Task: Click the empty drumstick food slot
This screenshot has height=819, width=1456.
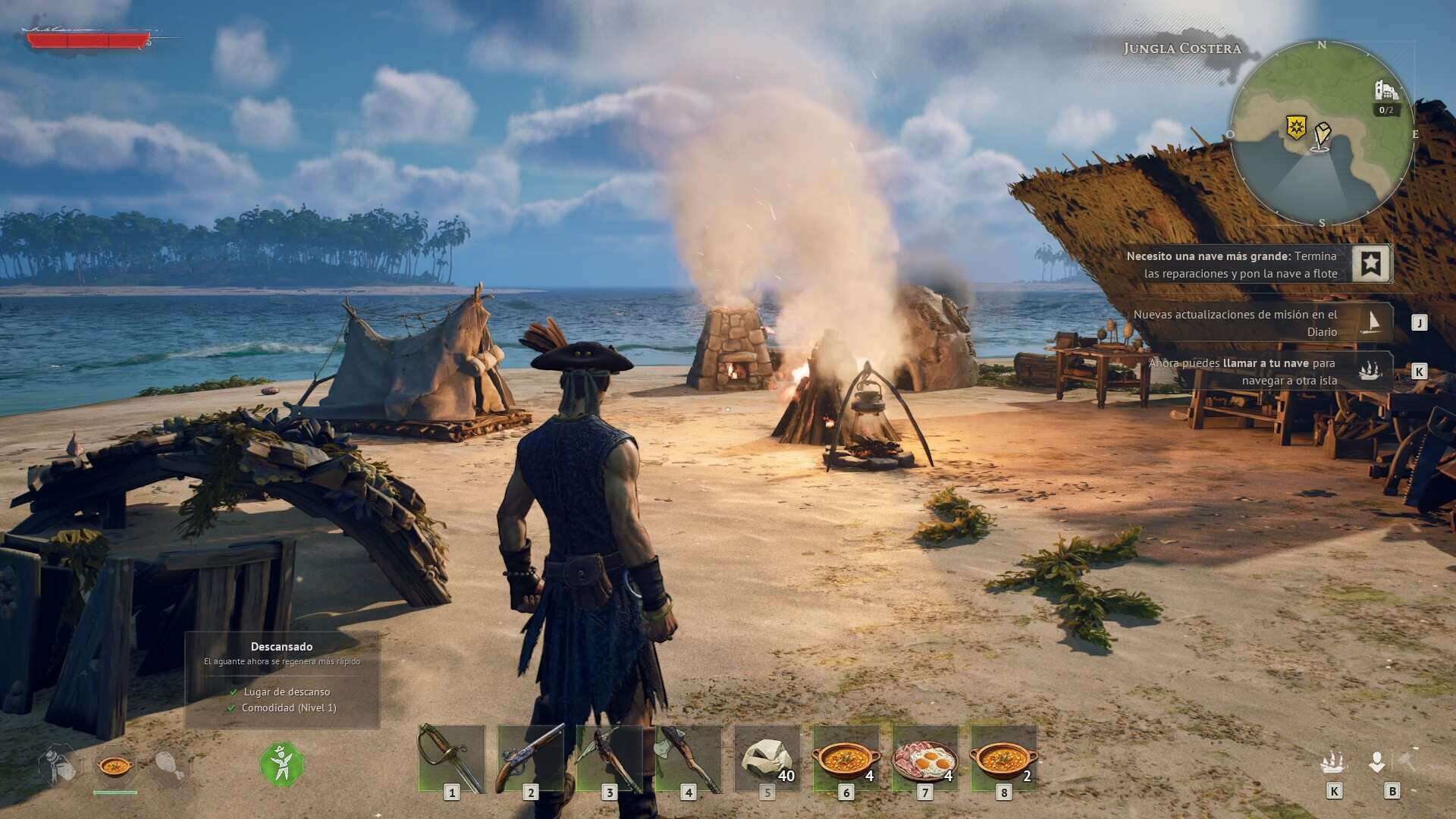Action: click(168, 766)
